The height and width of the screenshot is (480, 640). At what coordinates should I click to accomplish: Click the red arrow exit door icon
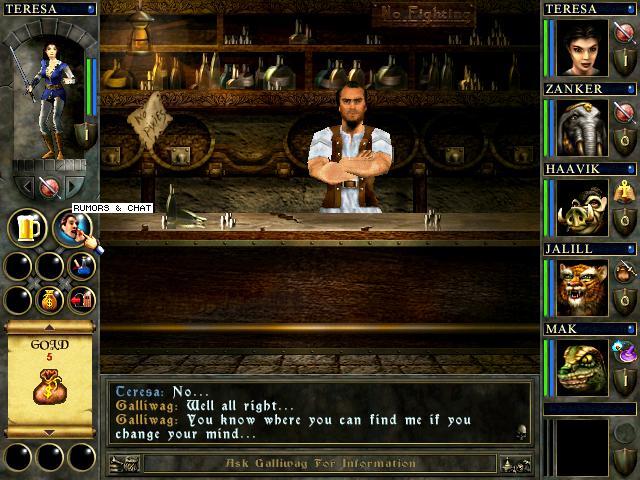pyautogui.click(x=82, y=299)
